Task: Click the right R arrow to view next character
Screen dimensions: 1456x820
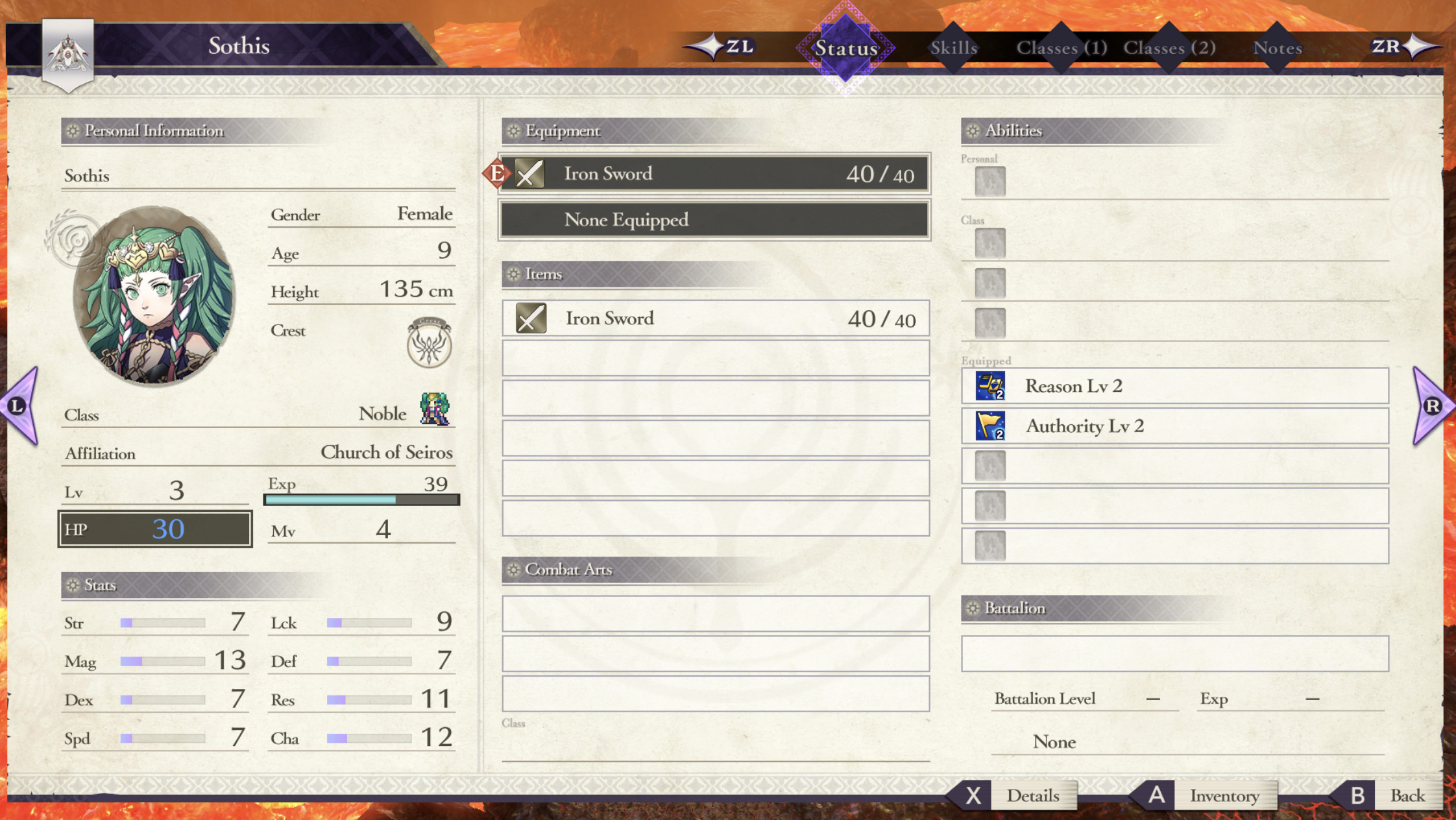Action: pos(1434,405)
